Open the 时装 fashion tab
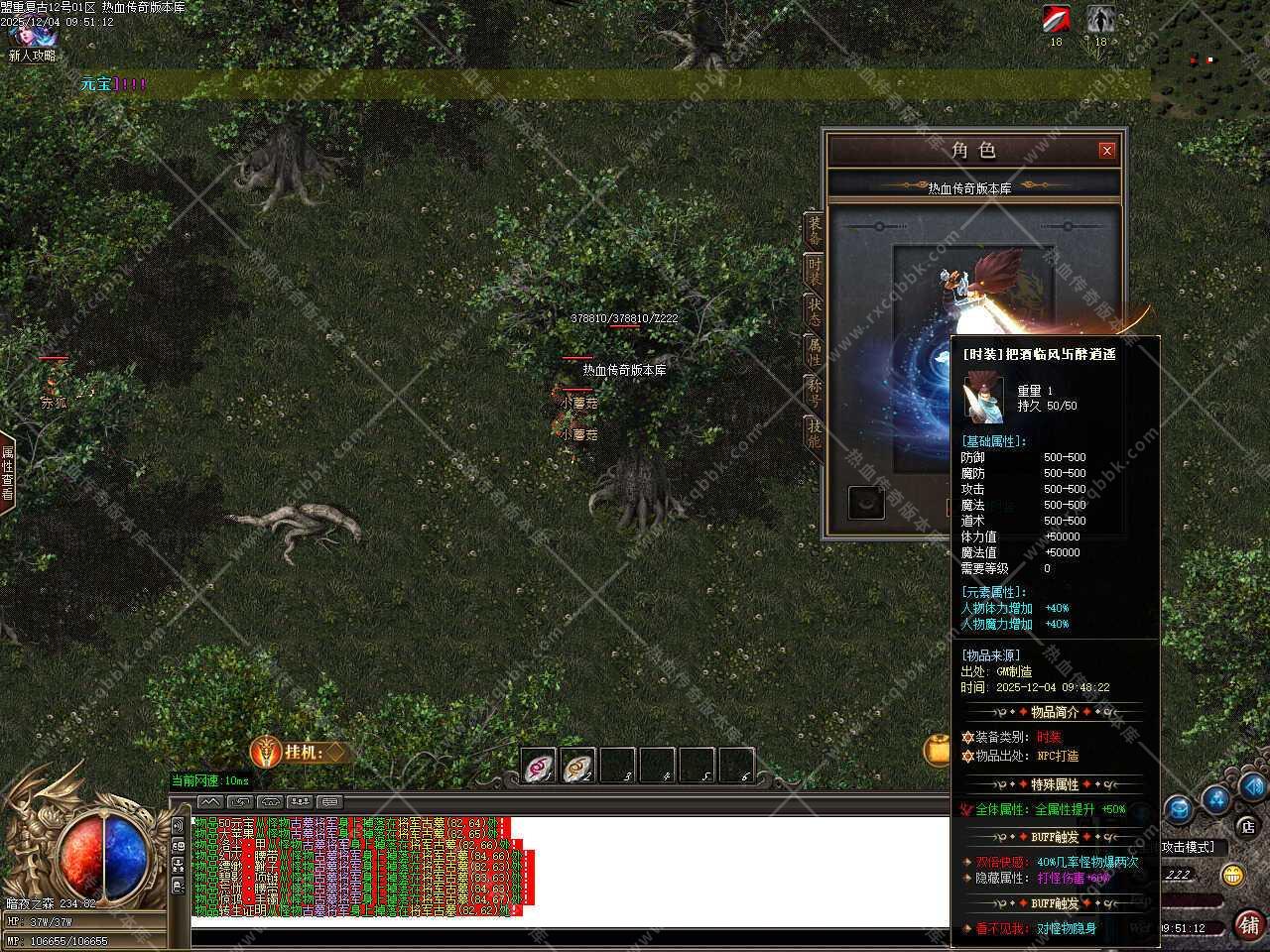The height and width of the screenshot is (952, 1270). tap(814, 271)
